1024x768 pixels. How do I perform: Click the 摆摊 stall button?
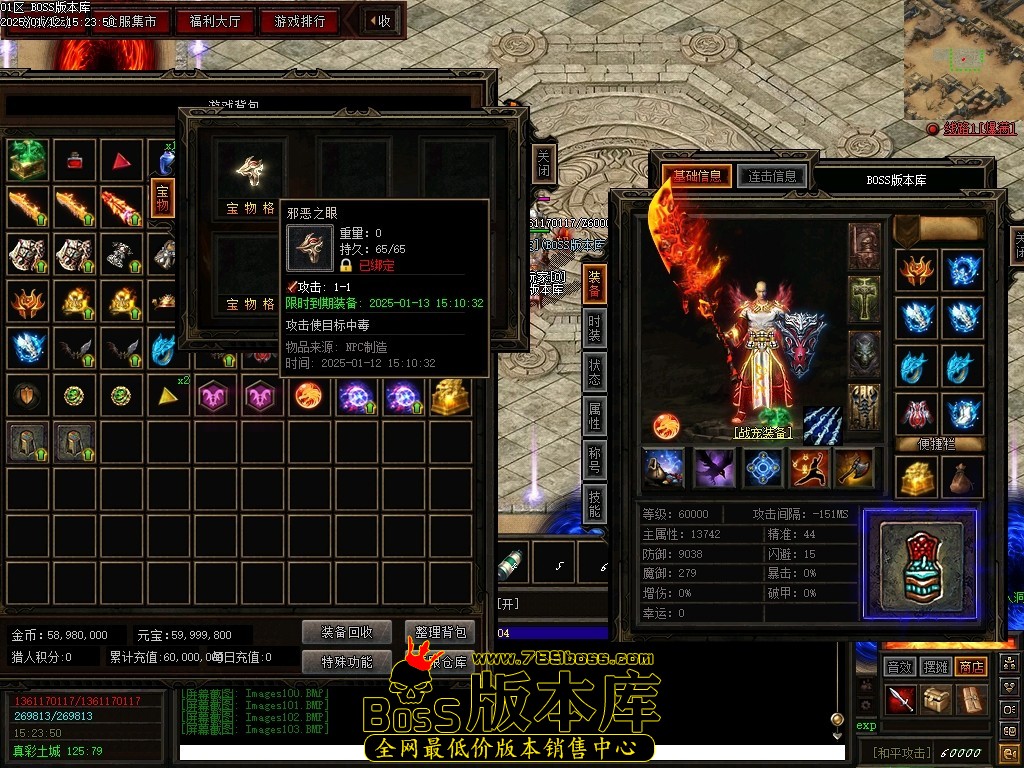(x=936, y=666)
